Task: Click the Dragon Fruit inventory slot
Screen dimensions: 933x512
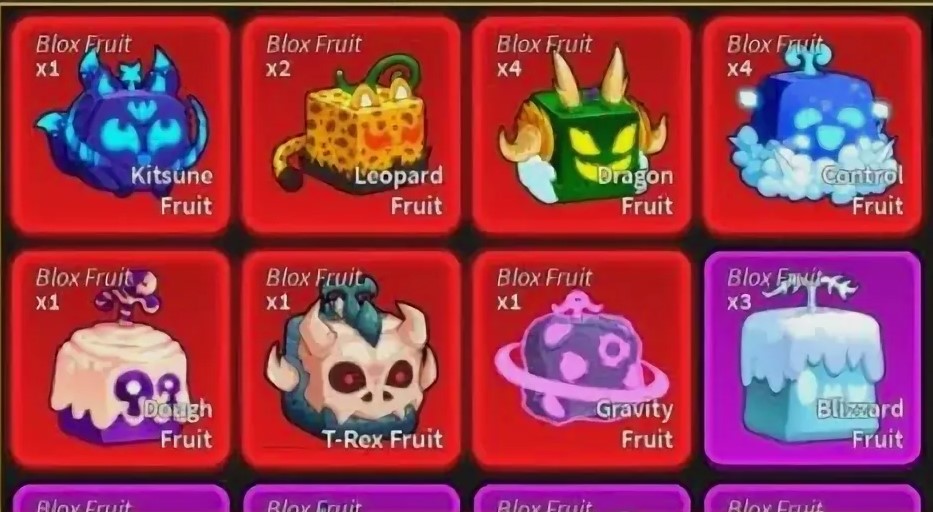Action: click(x=581, y=125)
